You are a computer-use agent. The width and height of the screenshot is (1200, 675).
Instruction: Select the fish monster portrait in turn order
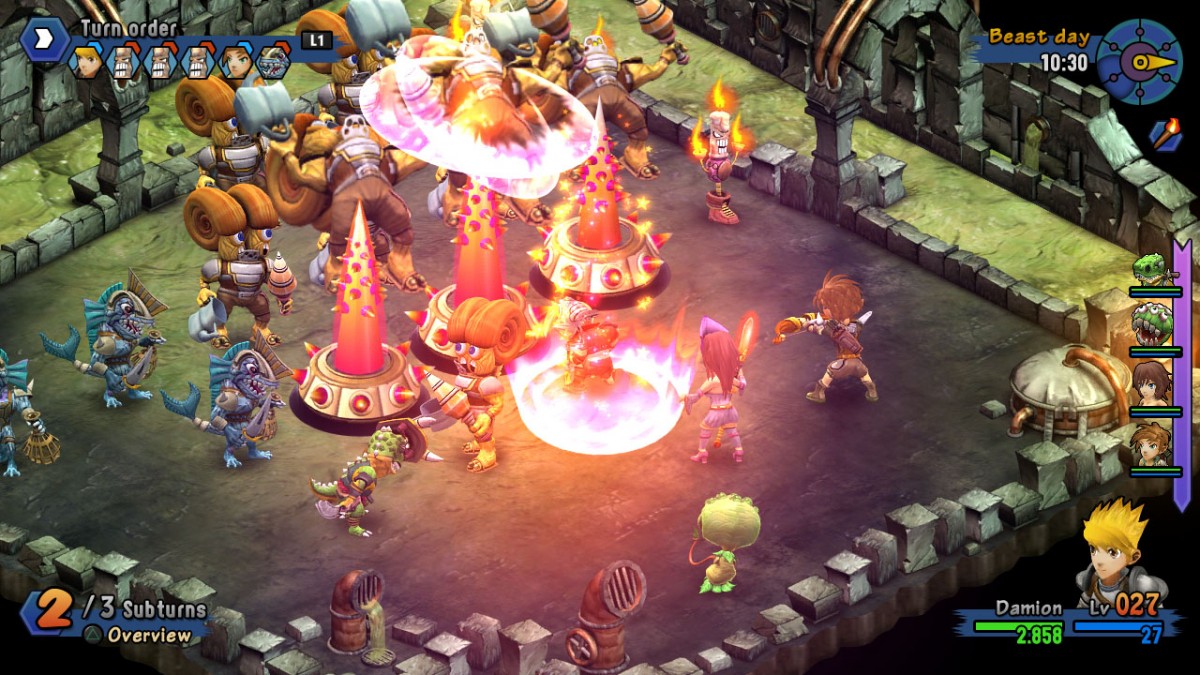click(272, 62)
